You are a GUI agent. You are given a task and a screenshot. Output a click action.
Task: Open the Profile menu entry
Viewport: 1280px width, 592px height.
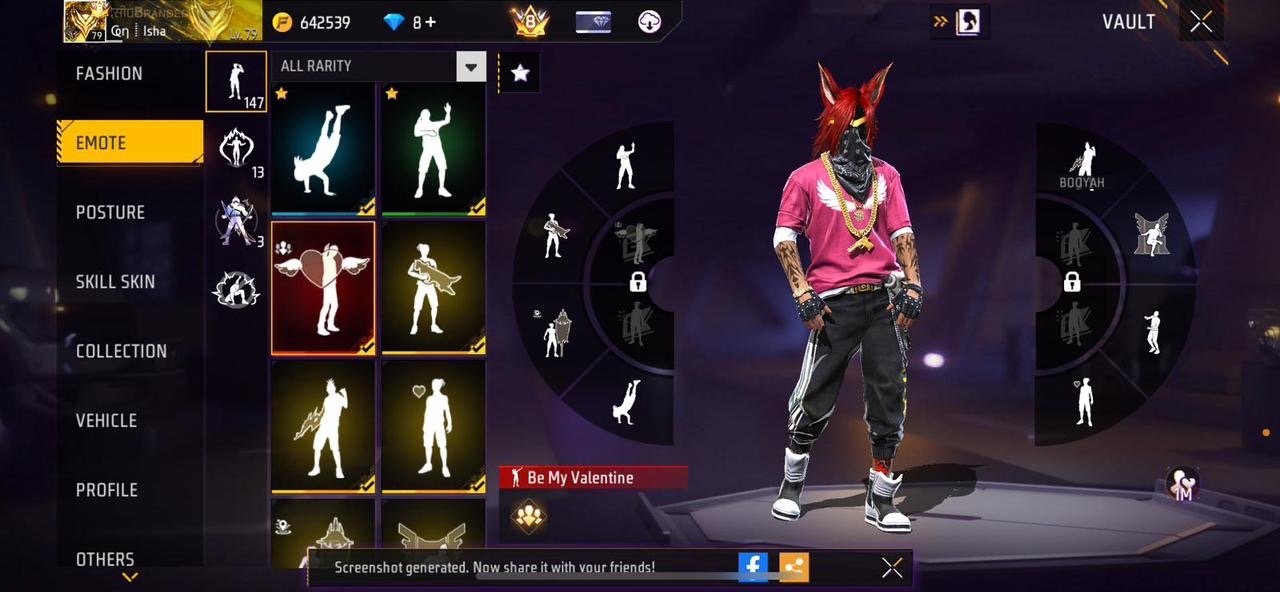pyautogui.click(x=107, y=490)
